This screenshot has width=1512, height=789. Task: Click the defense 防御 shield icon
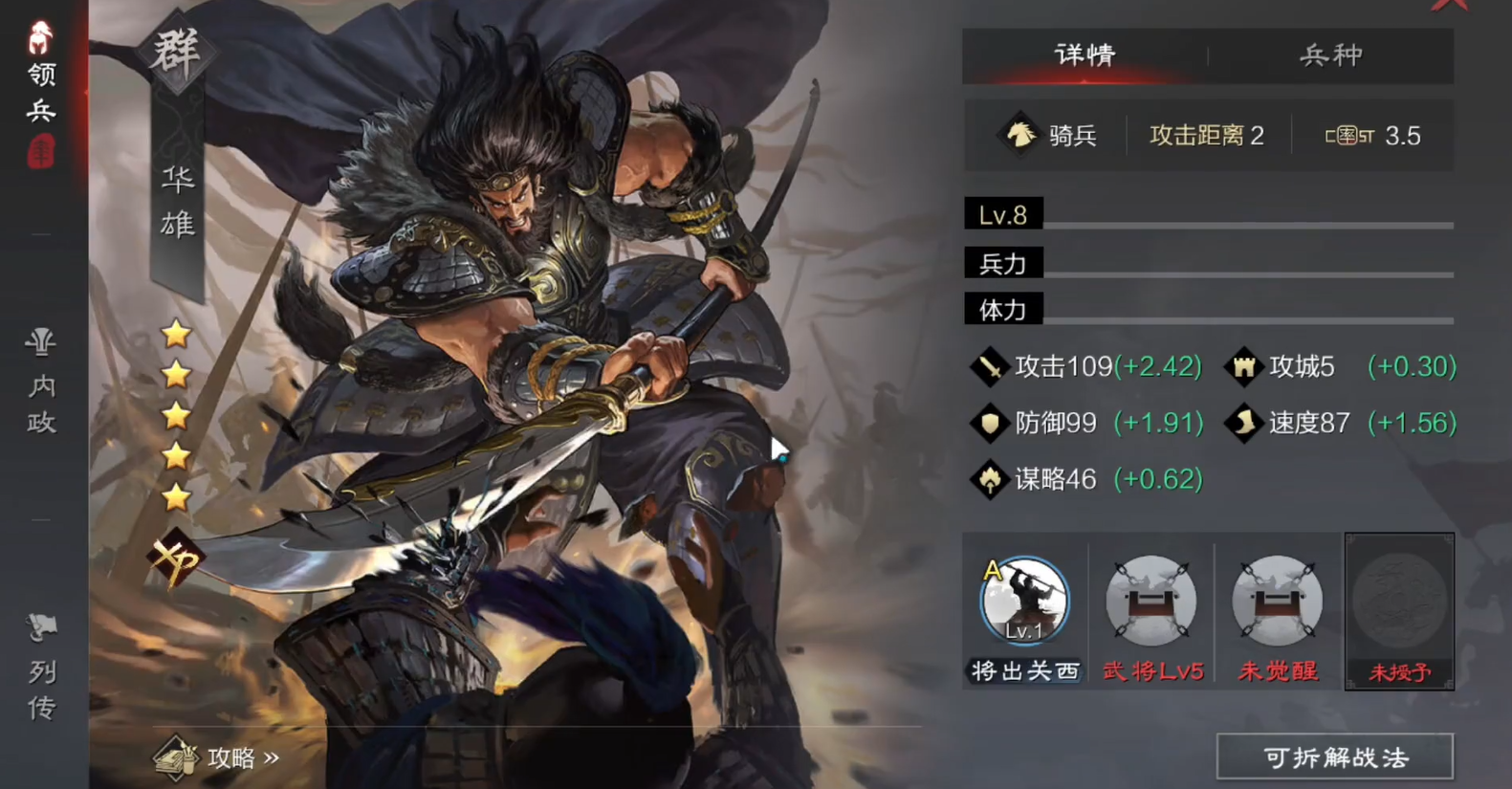click(990, 423)
